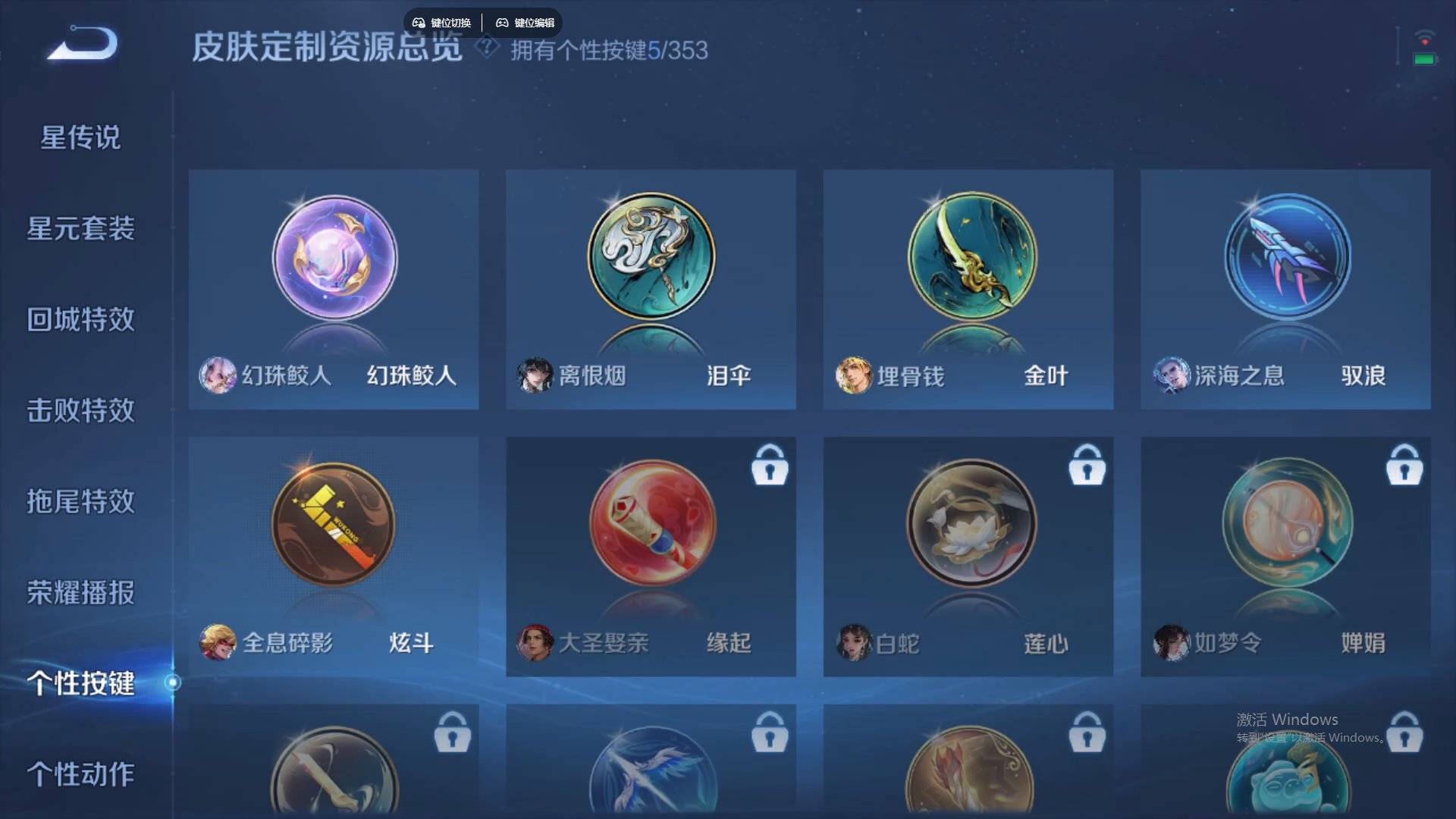Select the 婵娟 moon orb icon
The height and width of the screenshot is (819, 1456).
pos(1285,525)
